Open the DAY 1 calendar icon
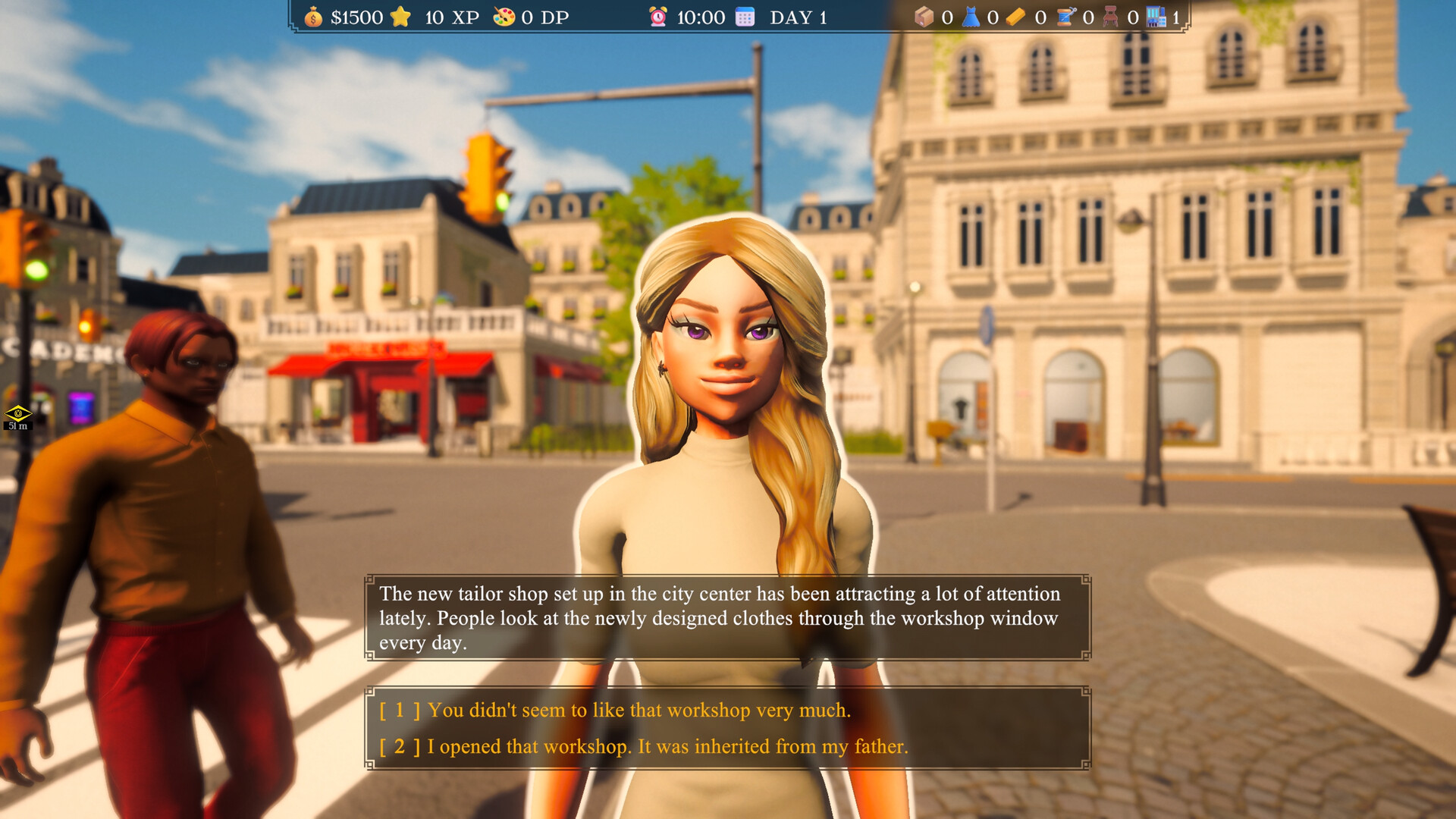Viewport: 1456px width, 819px height. click(x=745, y=16)
